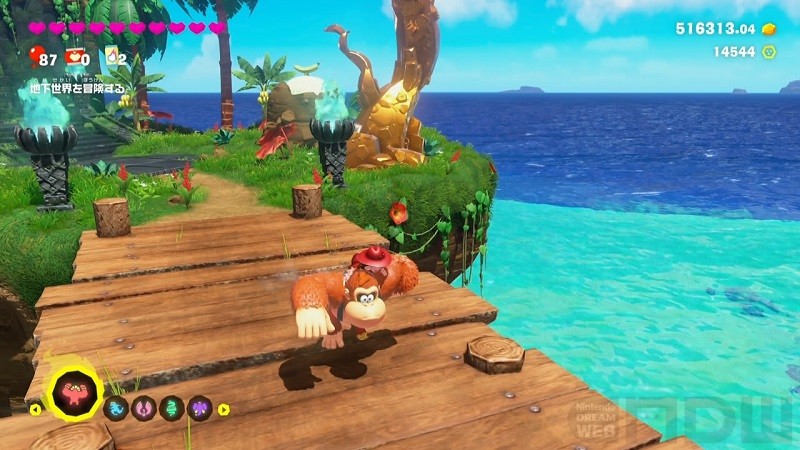Choose the blue swirl transformation icon

coord(115,408)
